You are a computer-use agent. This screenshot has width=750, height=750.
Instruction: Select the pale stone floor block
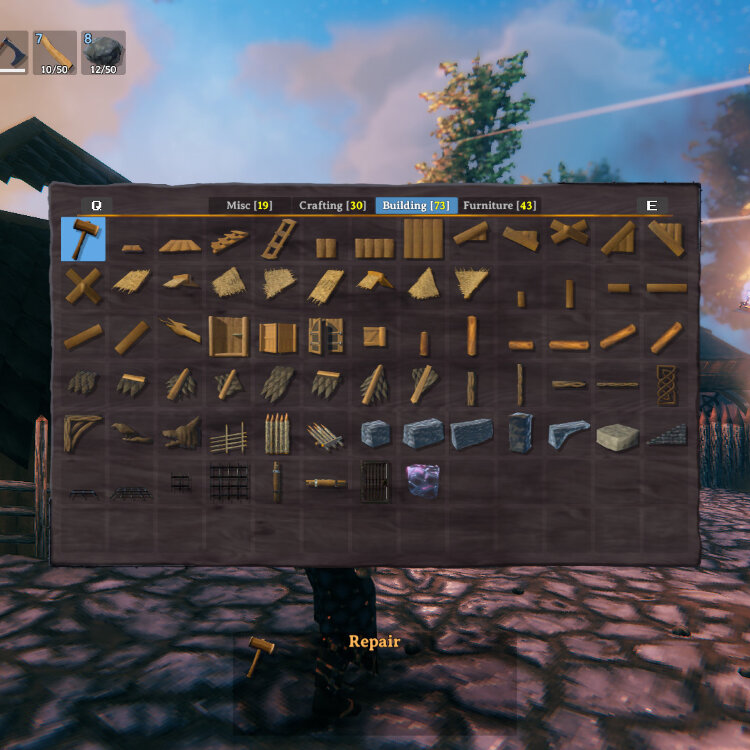617,436
